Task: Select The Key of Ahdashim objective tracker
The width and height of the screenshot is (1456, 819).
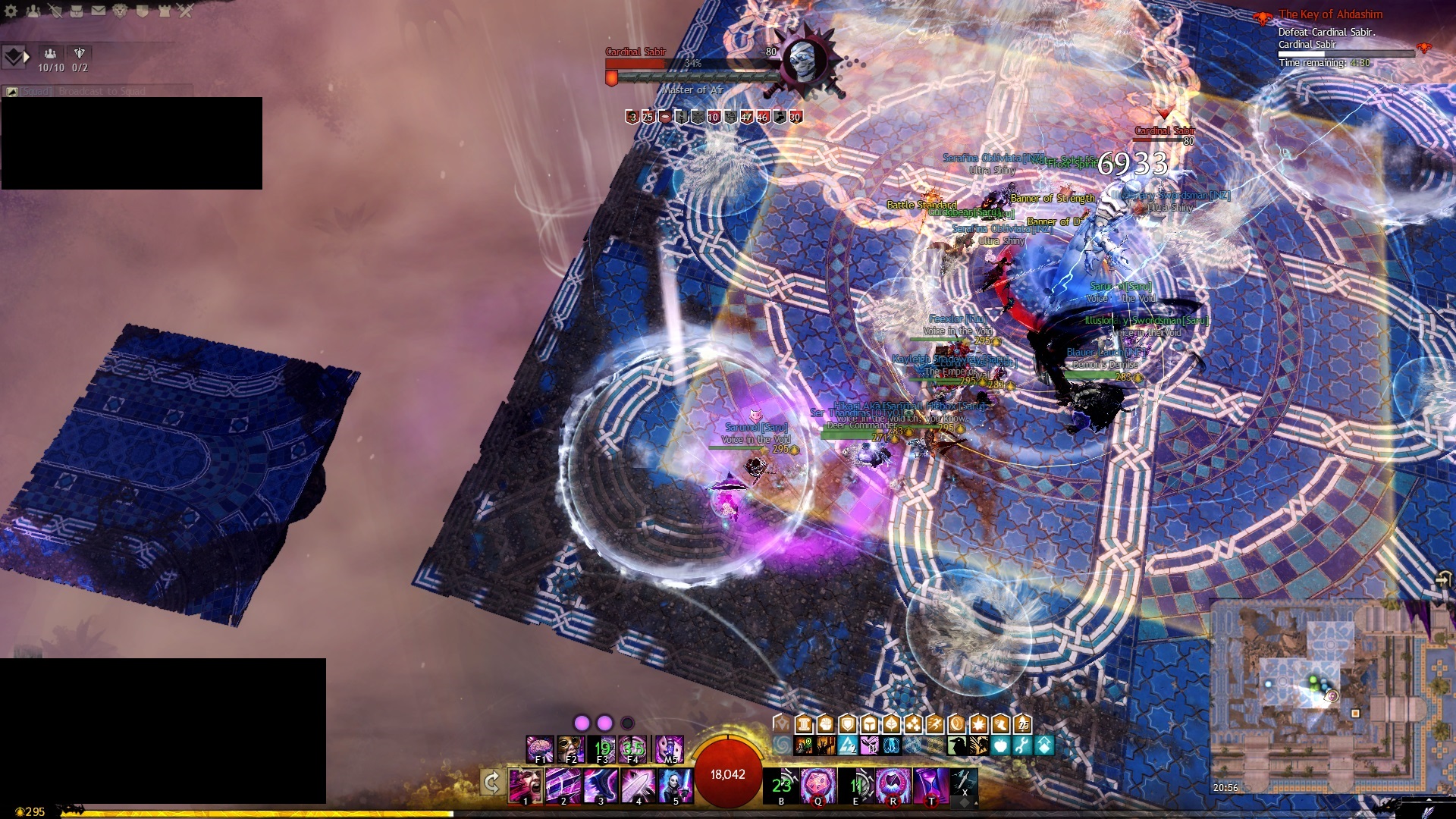Action: [x=1330, y=14]
